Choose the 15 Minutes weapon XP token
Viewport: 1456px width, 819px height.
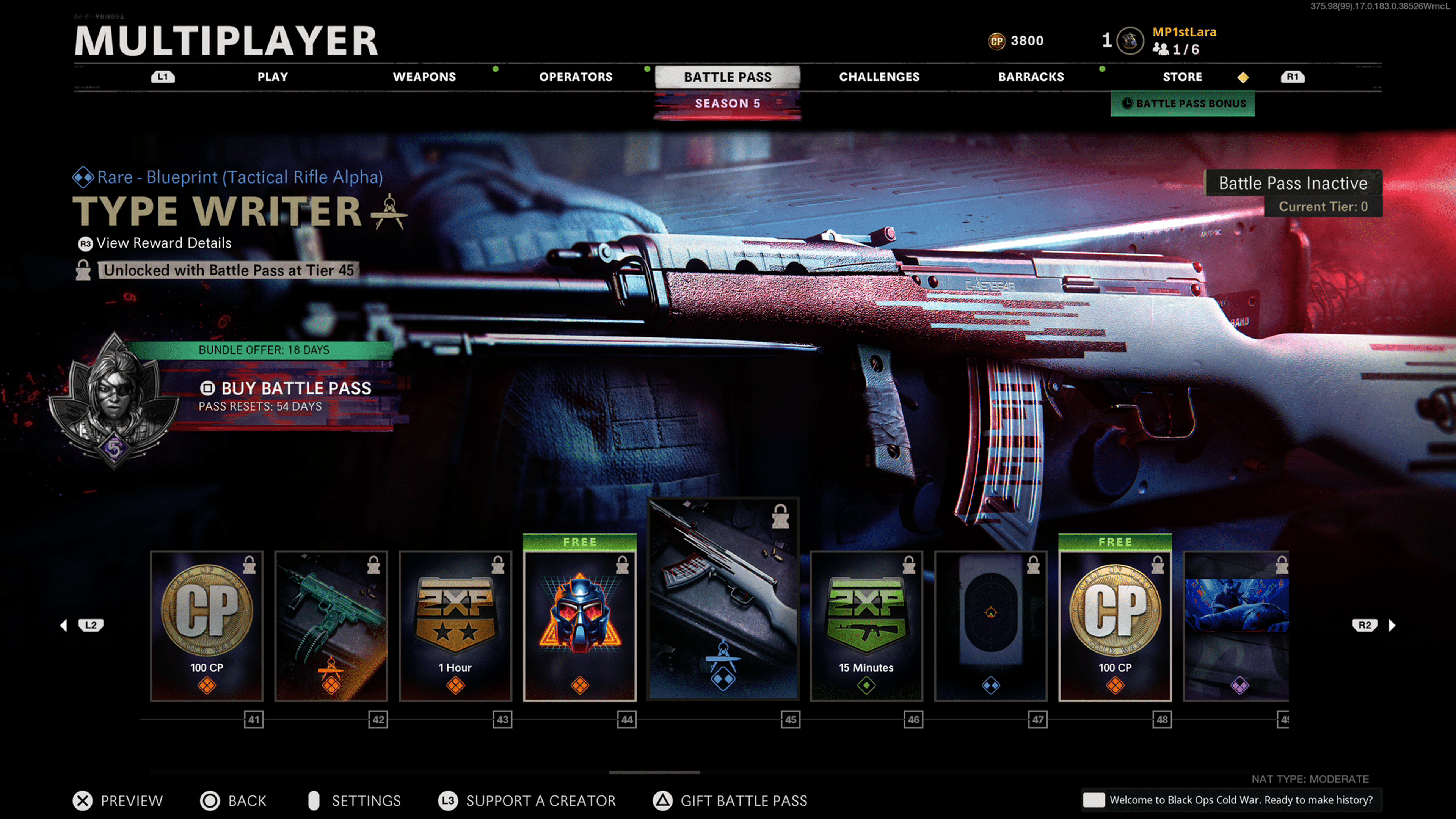click(x=866, y=626)
